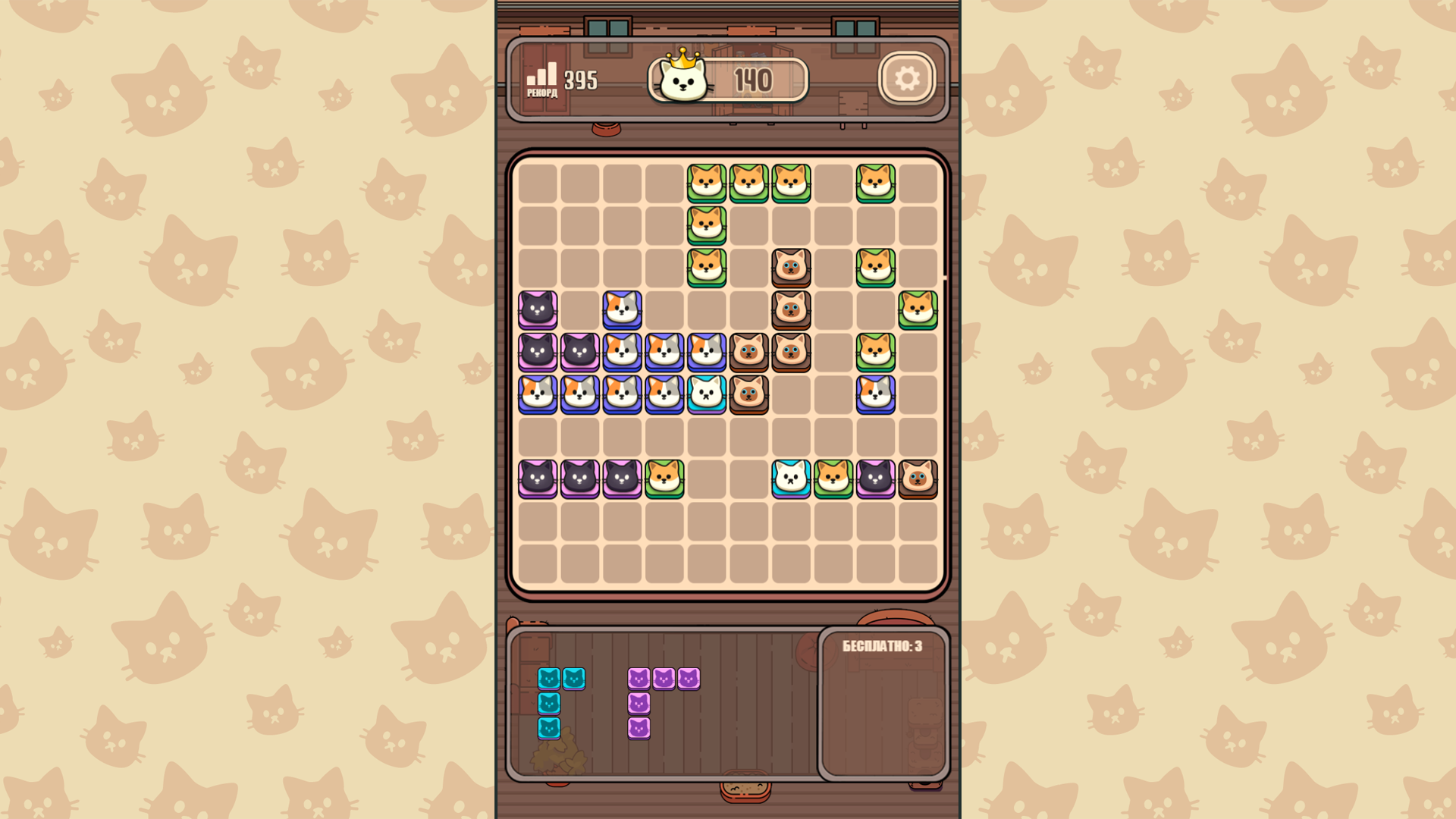
Task: Click the white cat tile with teal frame
Action: pyautogui.click(x=790, y=479)
